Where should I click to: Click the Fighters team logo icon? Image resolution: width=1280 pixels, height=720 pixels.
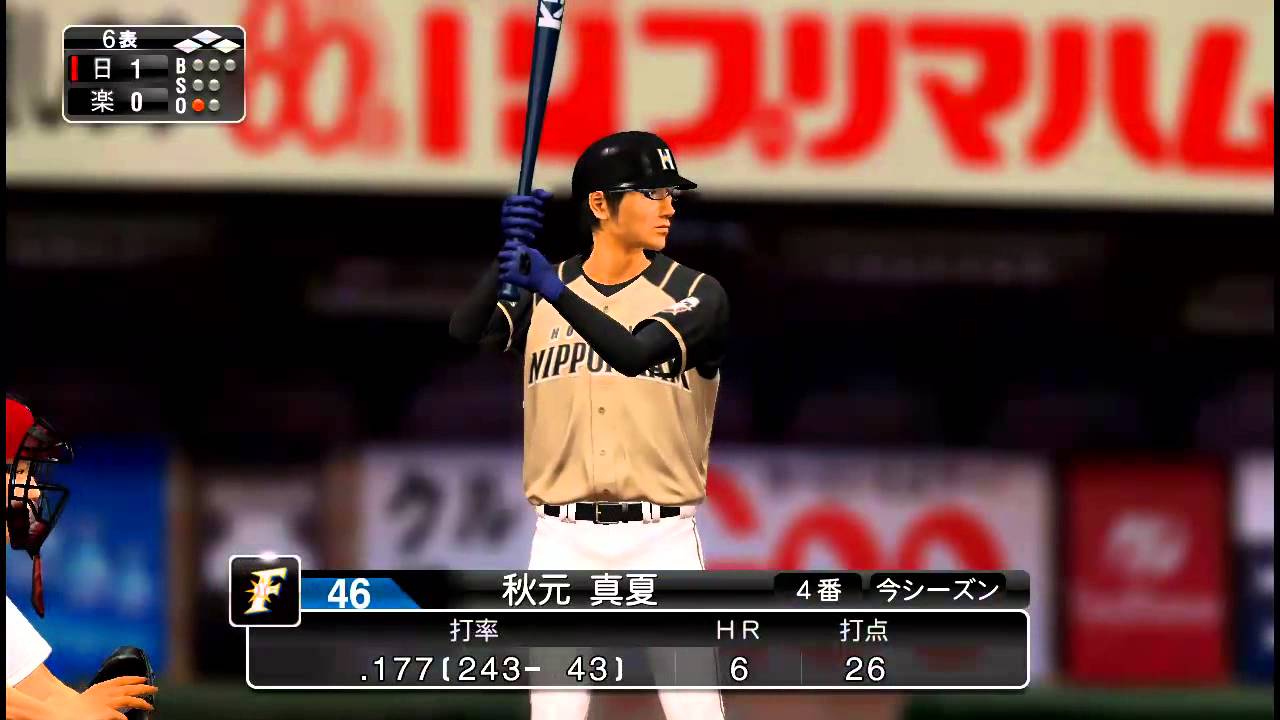click(x=264, y=591)
